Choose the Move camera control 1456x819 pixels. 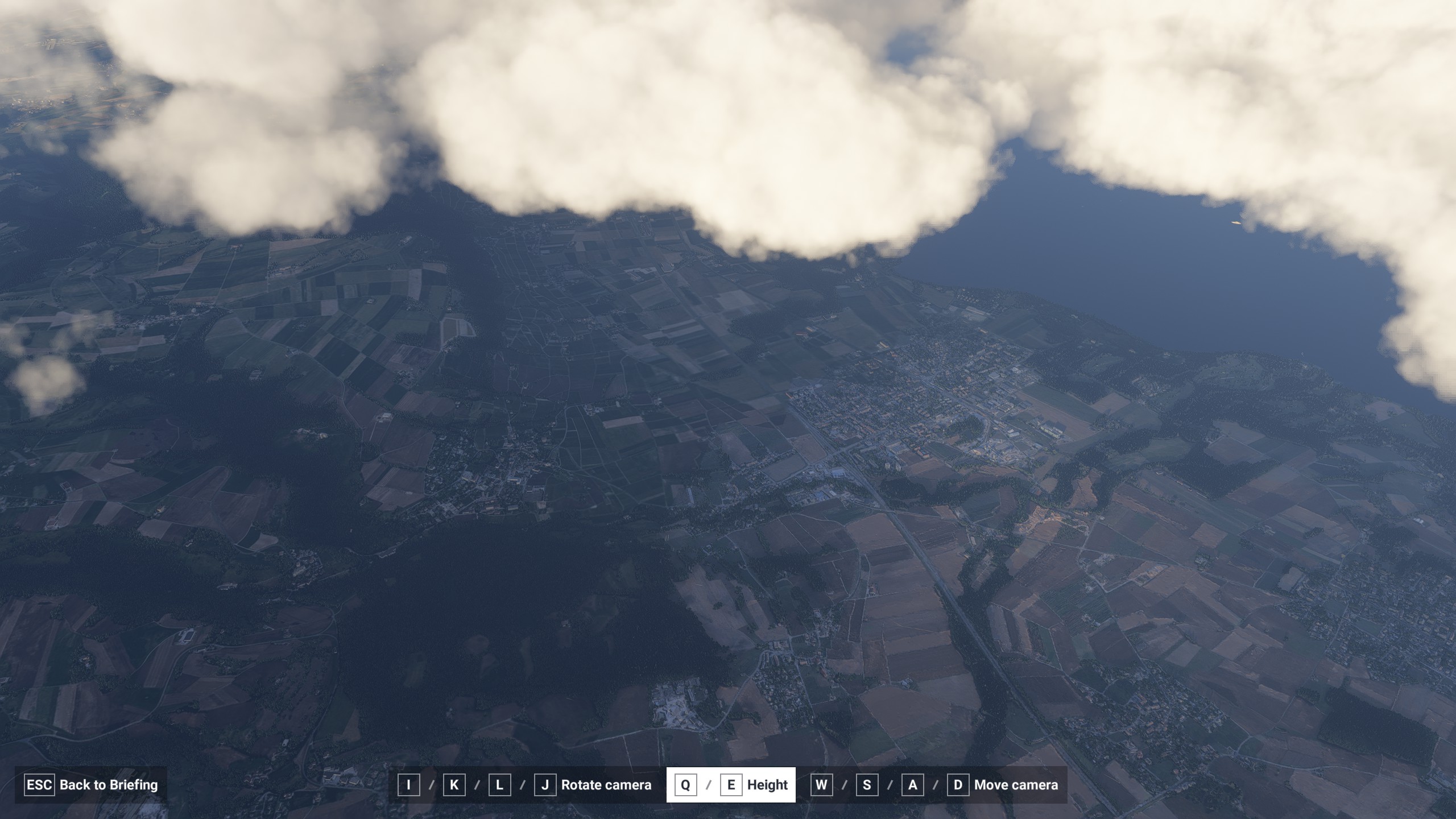point(1015,785)
